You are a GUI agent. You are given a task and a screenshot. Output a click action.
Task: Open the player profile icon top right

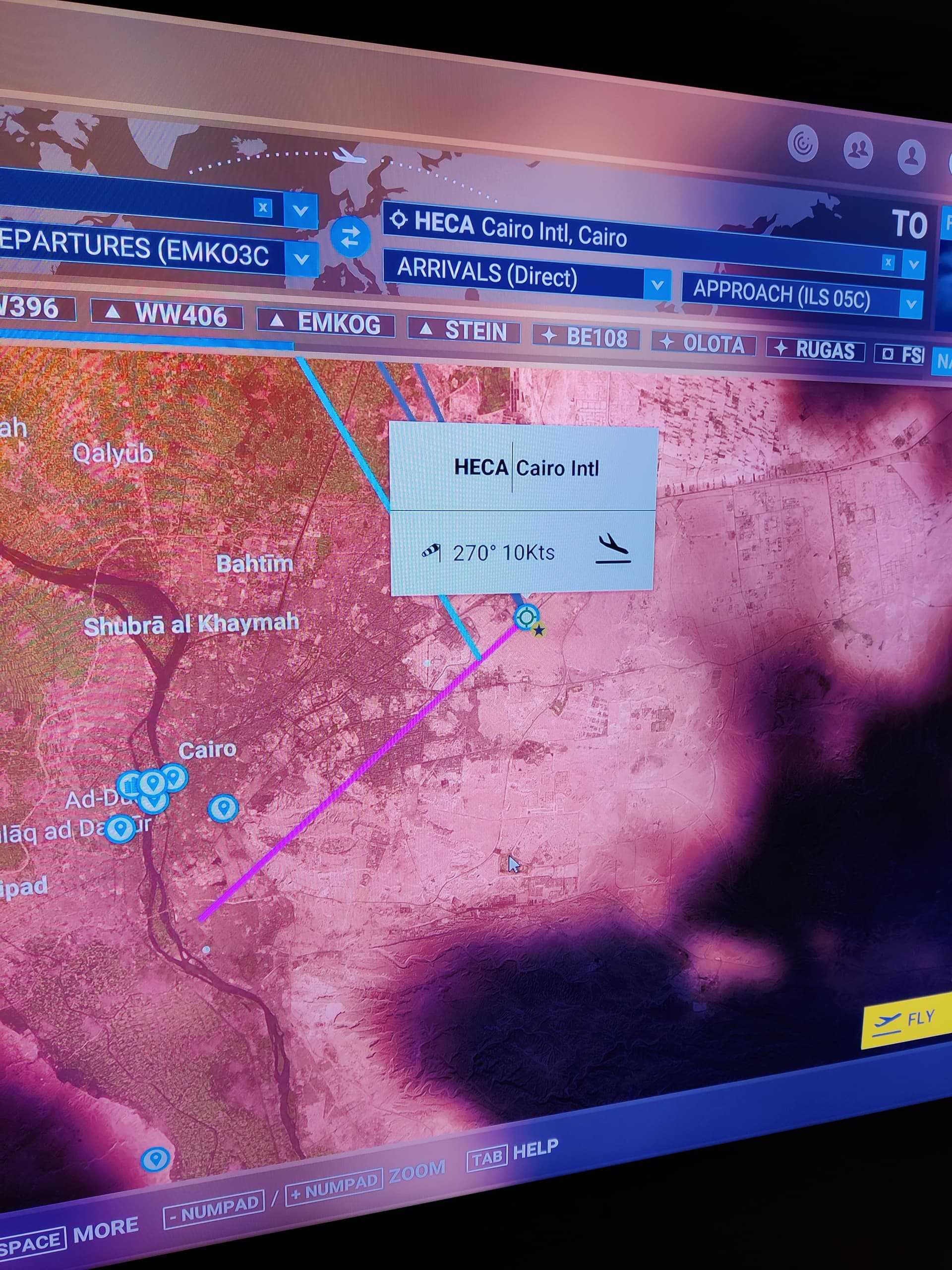point(912,154)
